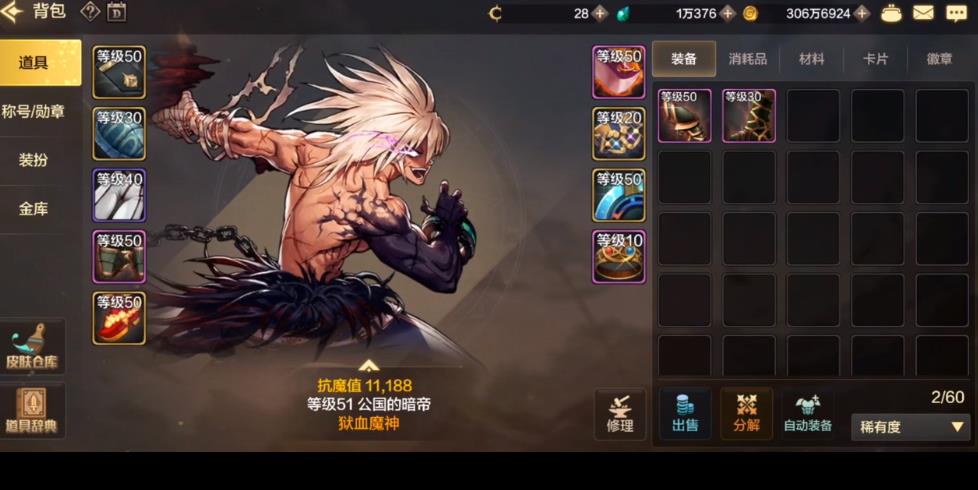Click the 修理 repair button

[x=620, y=413]
